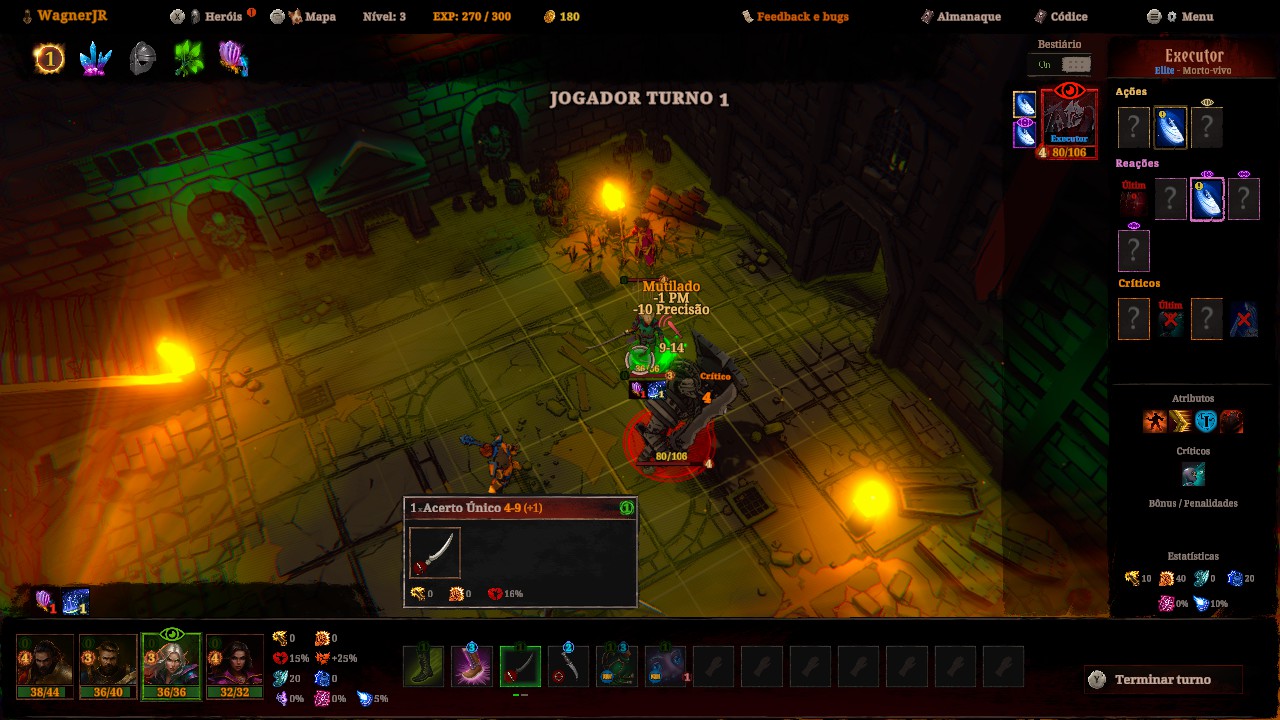Open the Almanaque
This screenshot has height=720, width=1280.
pyautogui.click(x=967, y=17)
